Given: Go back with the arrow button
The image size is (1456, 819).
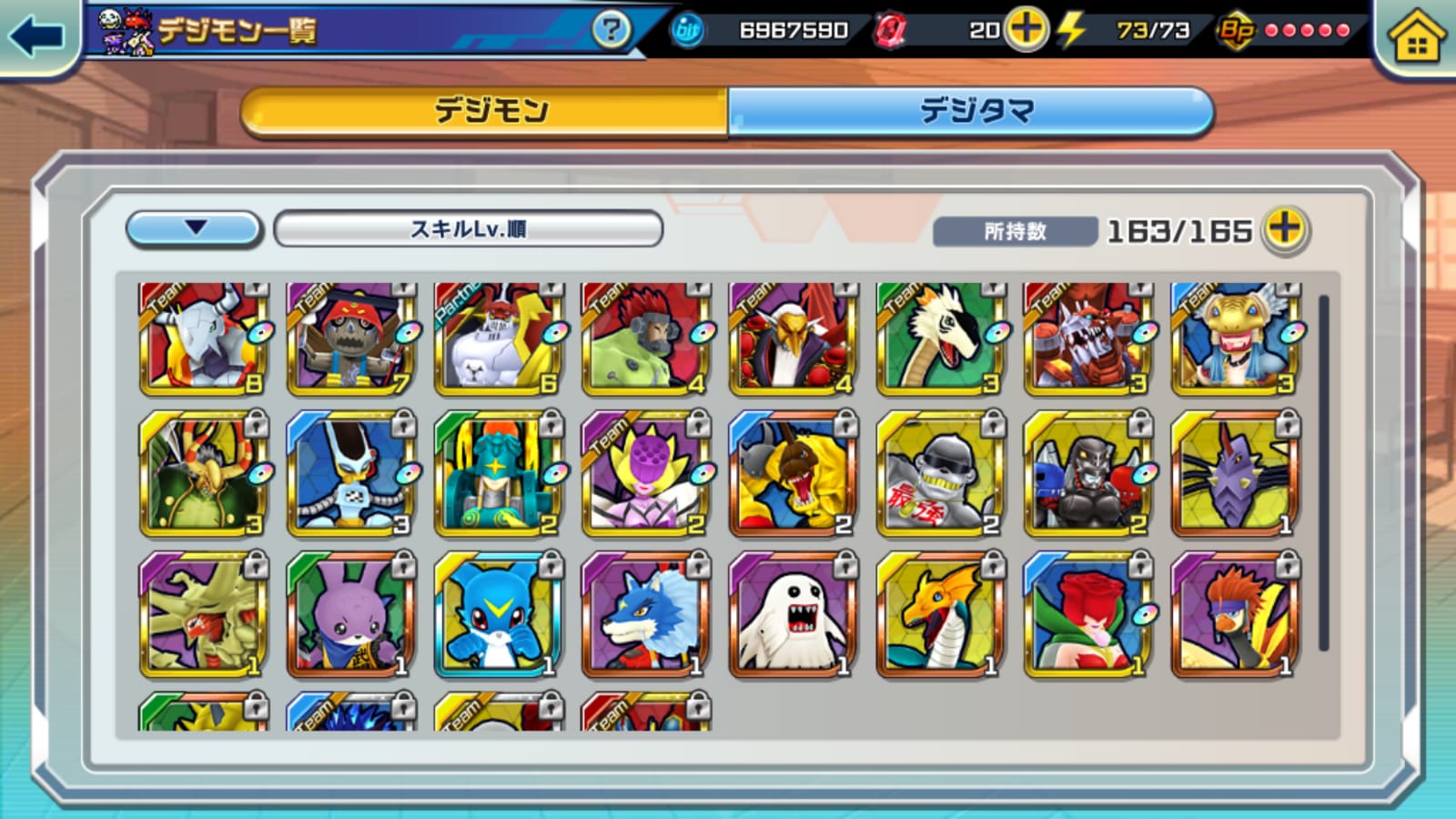Looking at the screenshot, I should tap(36, 36).
